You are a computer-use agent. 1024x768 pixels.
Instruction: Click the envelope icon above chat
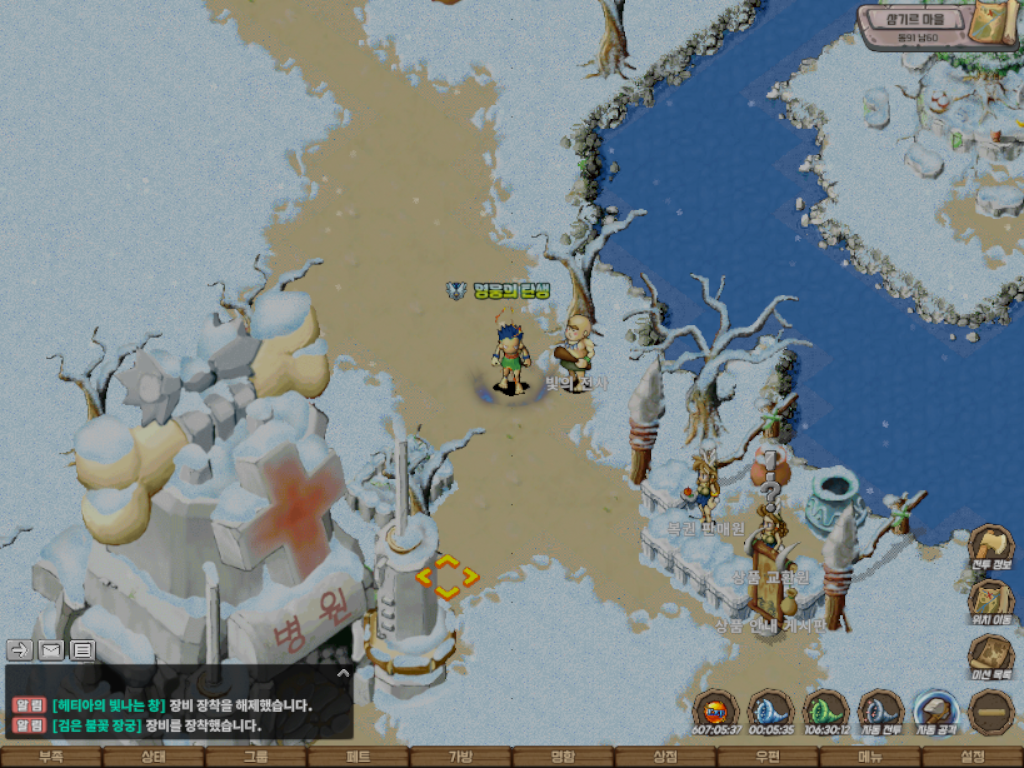pos(51,650)
